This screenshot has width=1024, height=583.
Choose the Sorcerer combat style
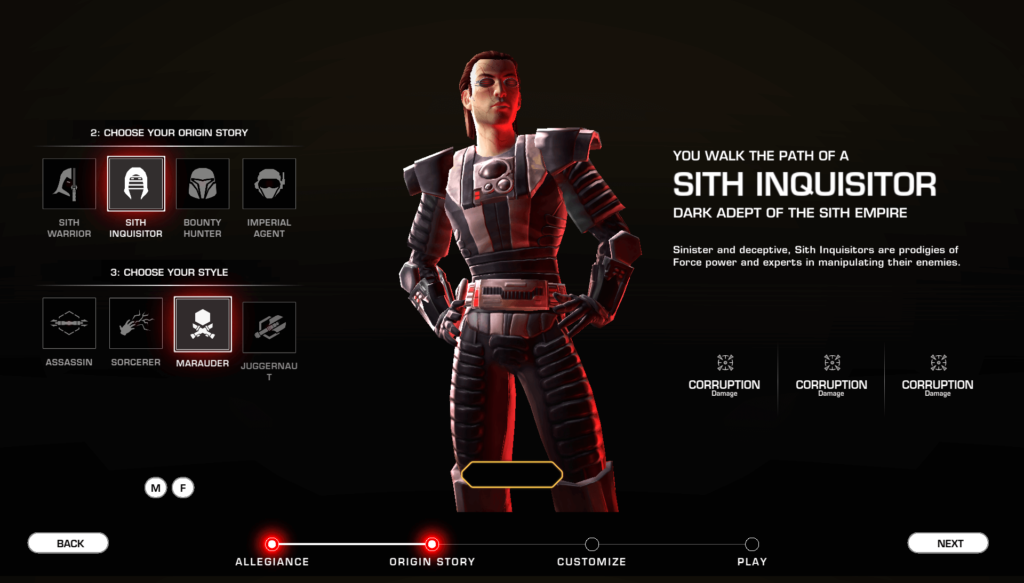(136, 324)
